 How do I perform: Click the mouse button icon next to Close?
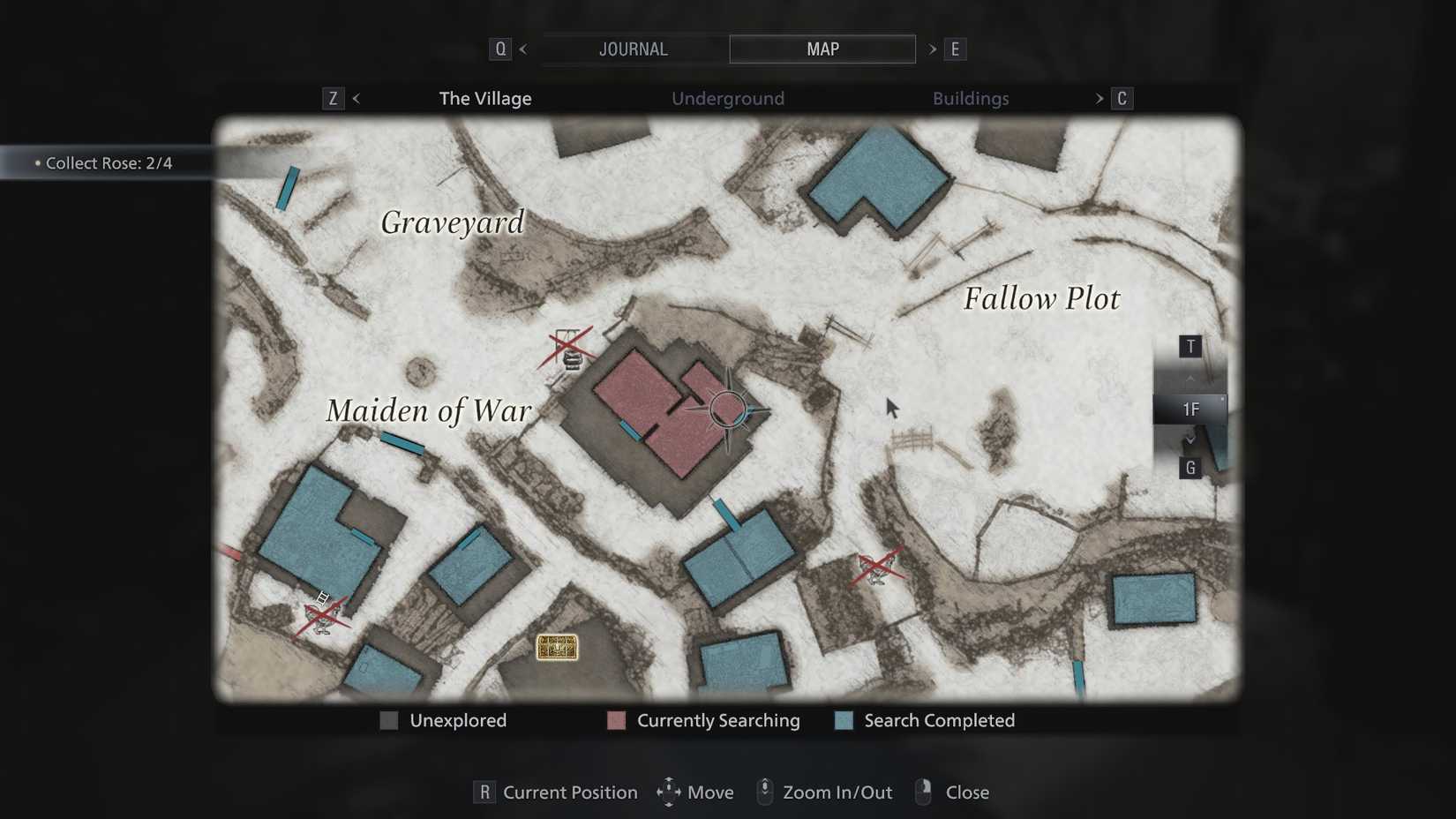[923, 792]
